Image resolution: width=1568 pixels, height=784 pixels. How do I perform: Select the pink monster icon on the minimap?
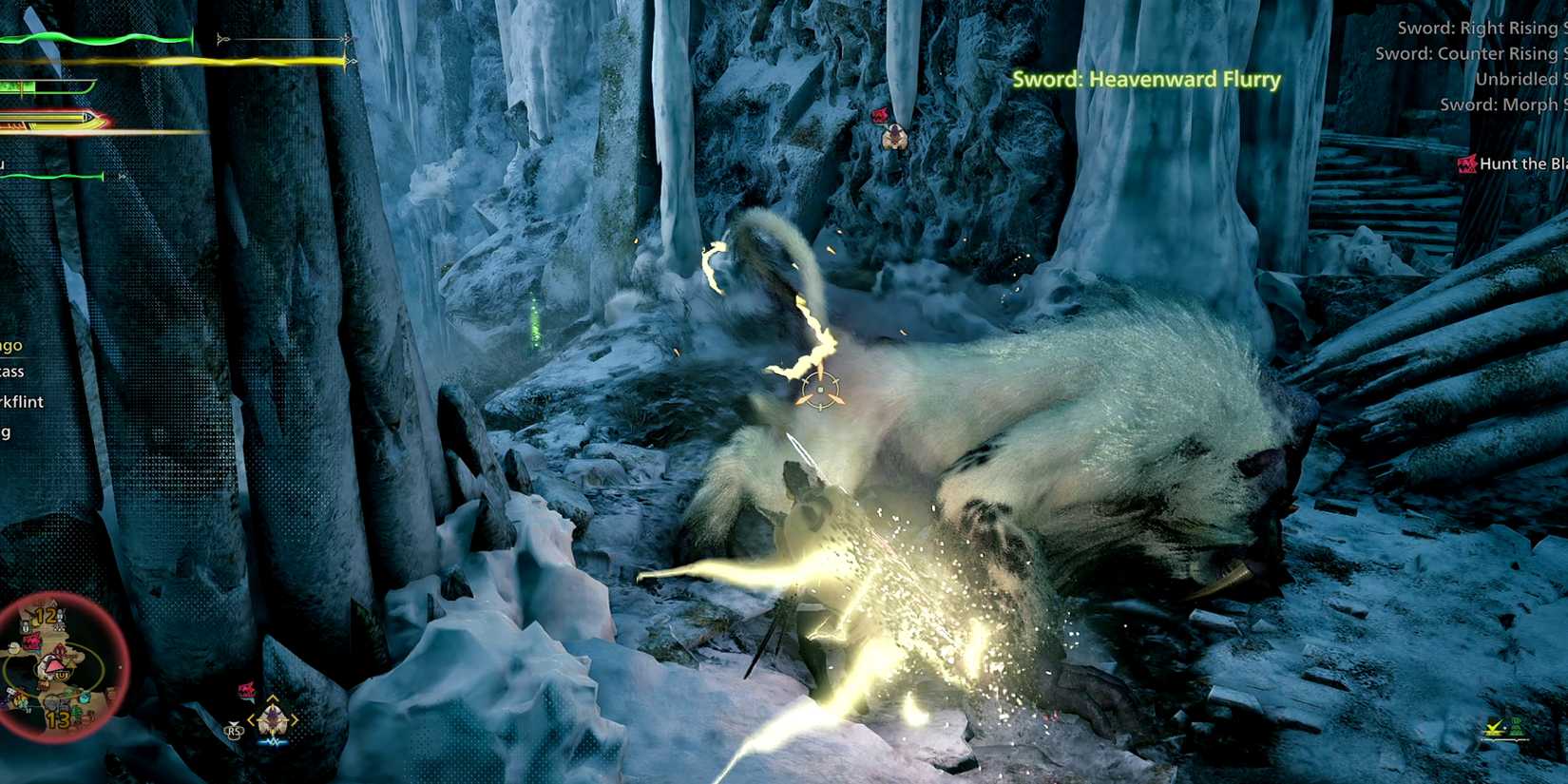33,642
